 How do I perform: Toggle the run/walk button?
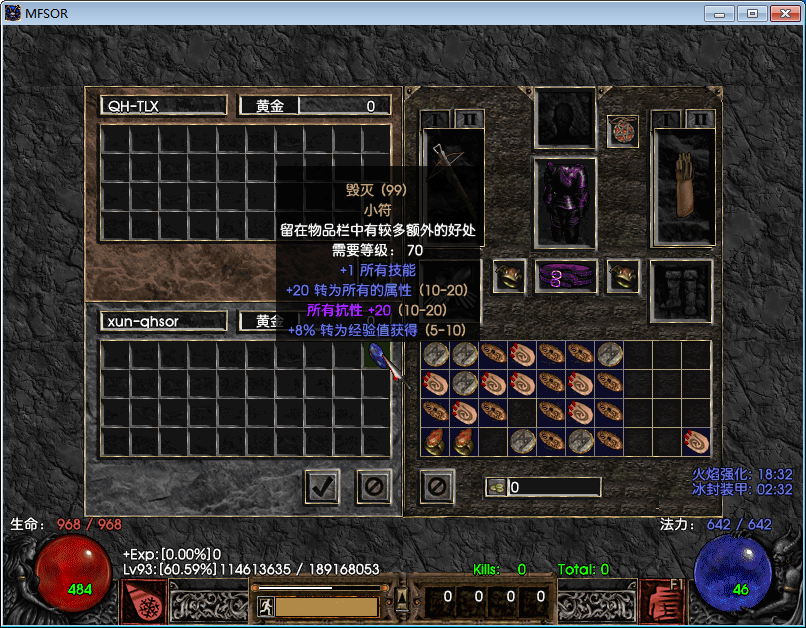[x=267, y=606]
